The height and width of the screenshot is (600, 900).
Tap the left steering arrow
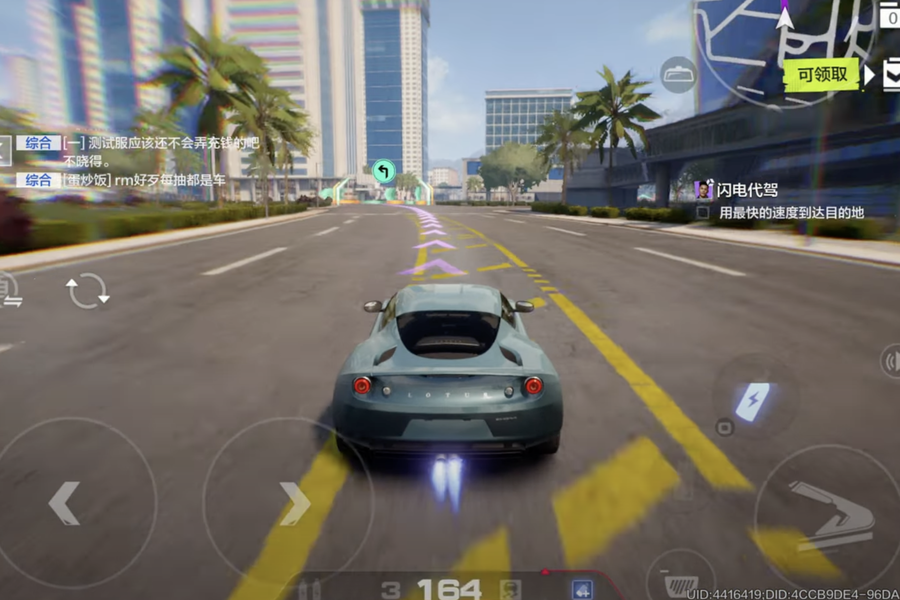(x=66, y=503)
